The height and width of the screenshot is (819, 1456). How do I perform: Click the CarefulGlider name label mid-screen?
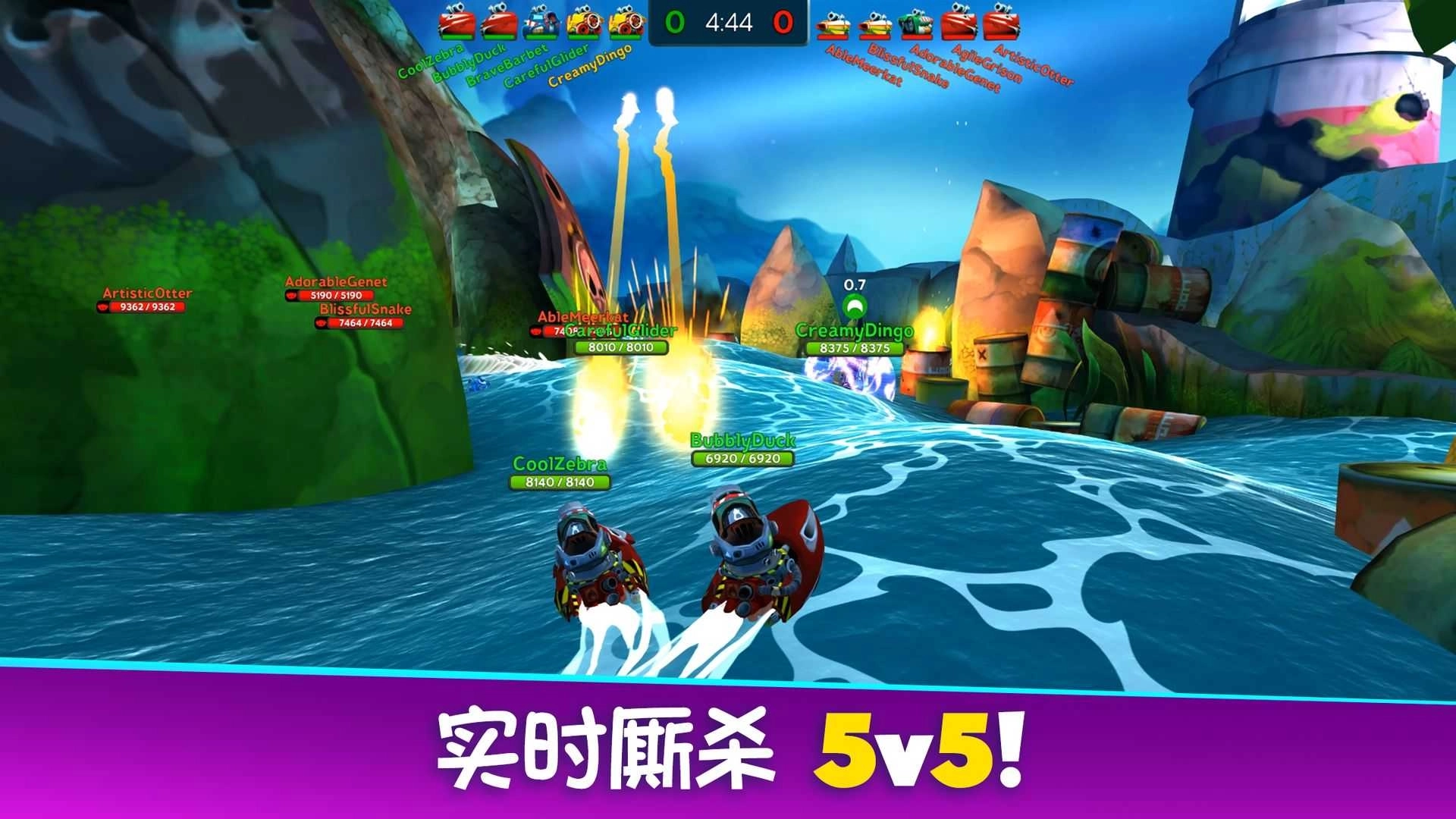(623, 330)
